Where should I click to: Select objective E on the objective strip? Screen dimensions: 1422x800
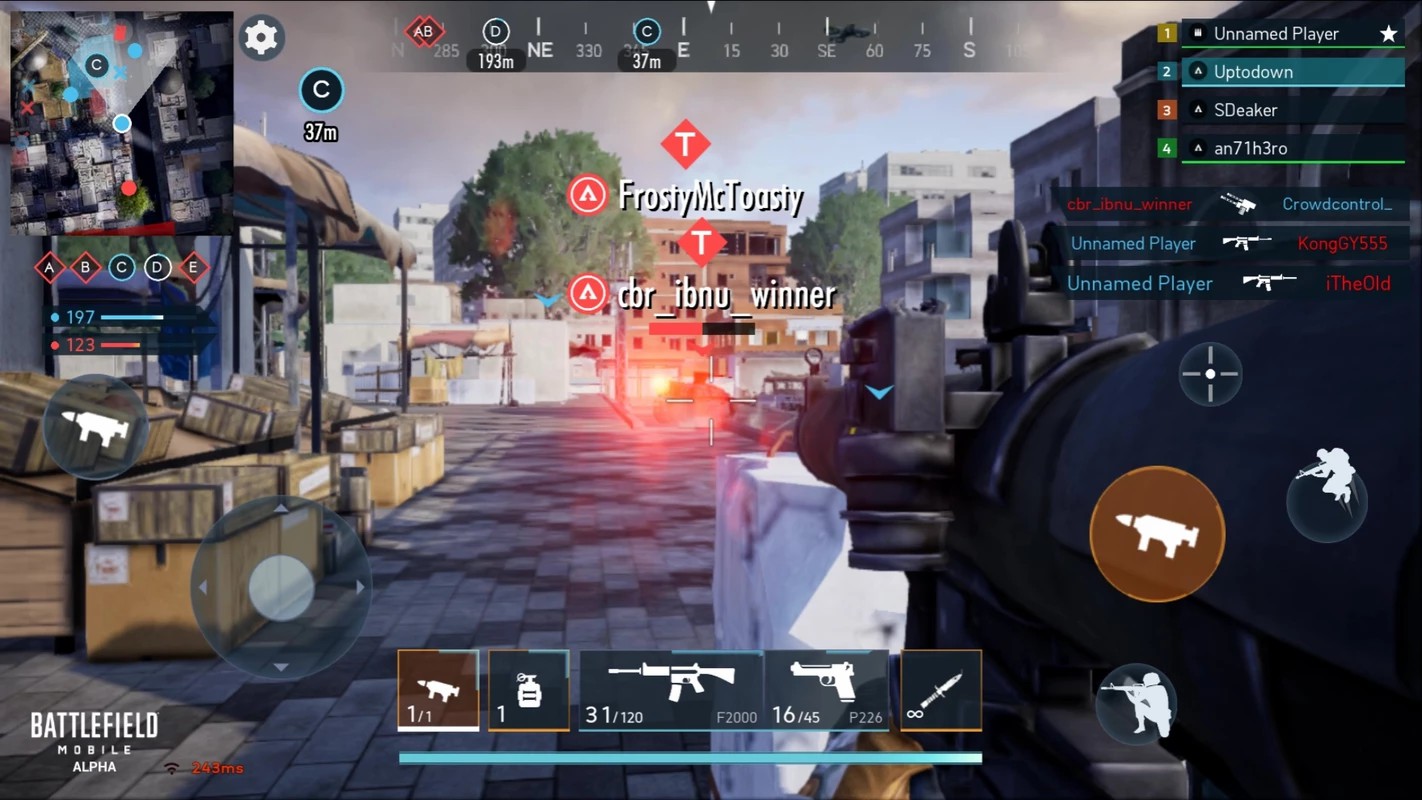point(192,268)
